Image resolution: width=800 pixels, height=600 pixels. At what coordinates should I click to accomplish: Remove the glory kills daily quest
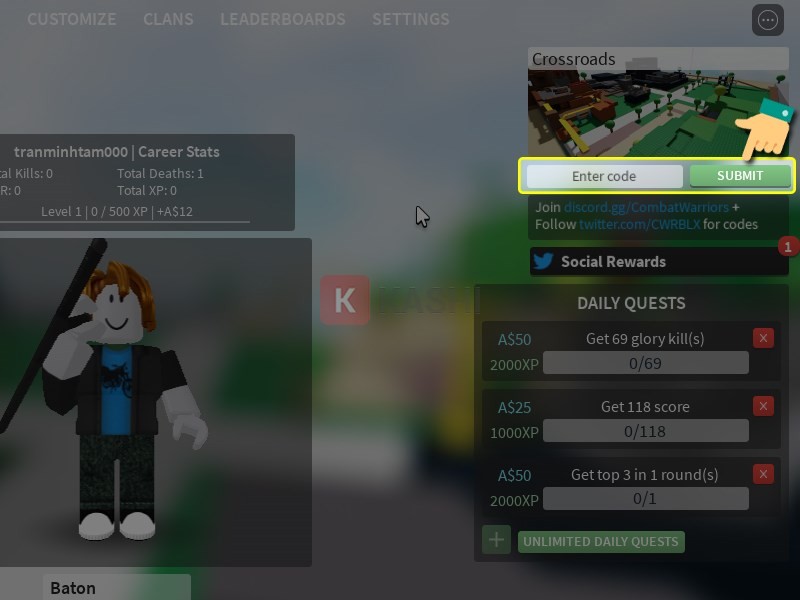click(x=764, y=338)
